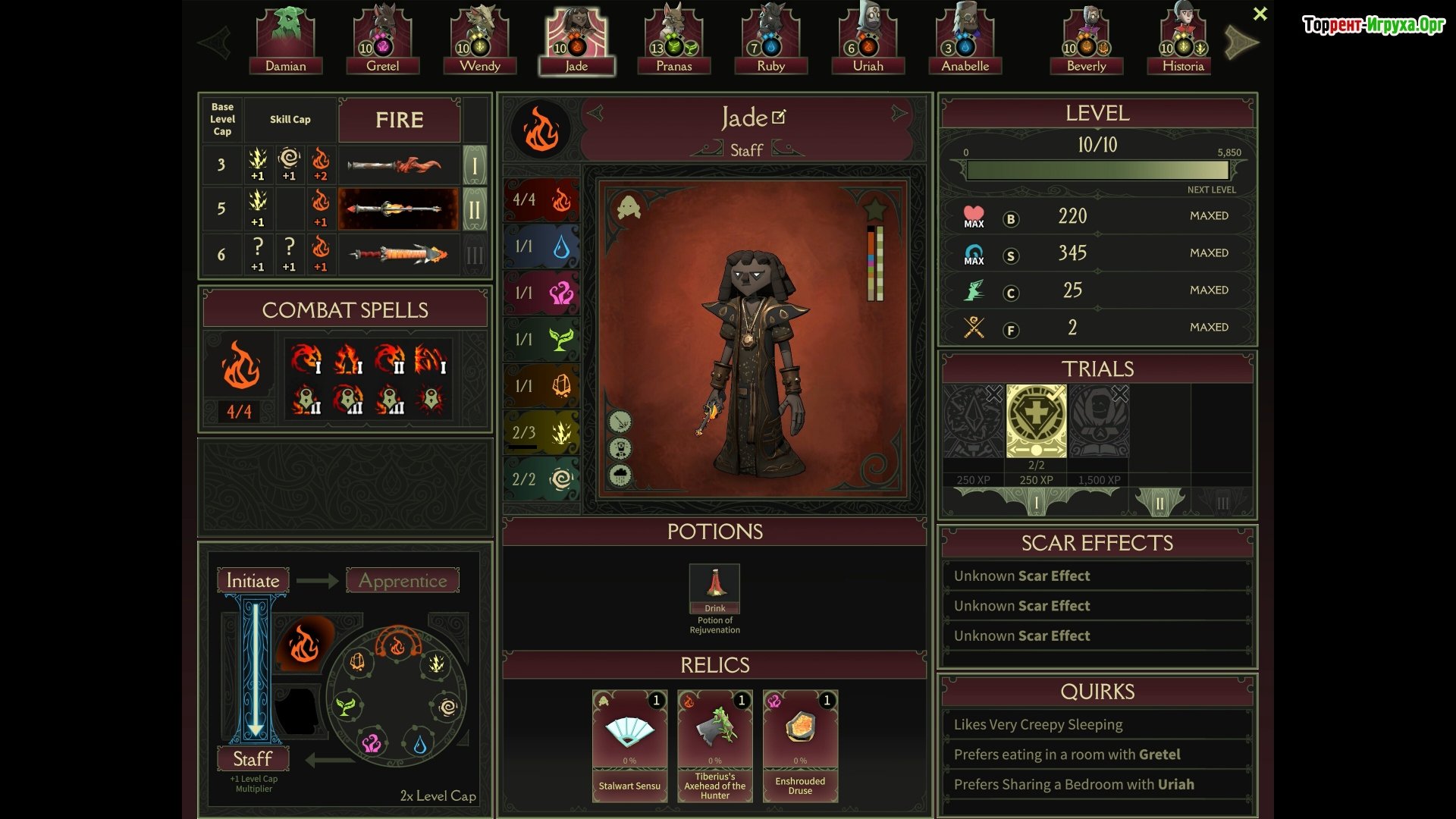Select the water element 1/1 row
This screenshot has width=1456, height=819.
(x=541, y=246)
